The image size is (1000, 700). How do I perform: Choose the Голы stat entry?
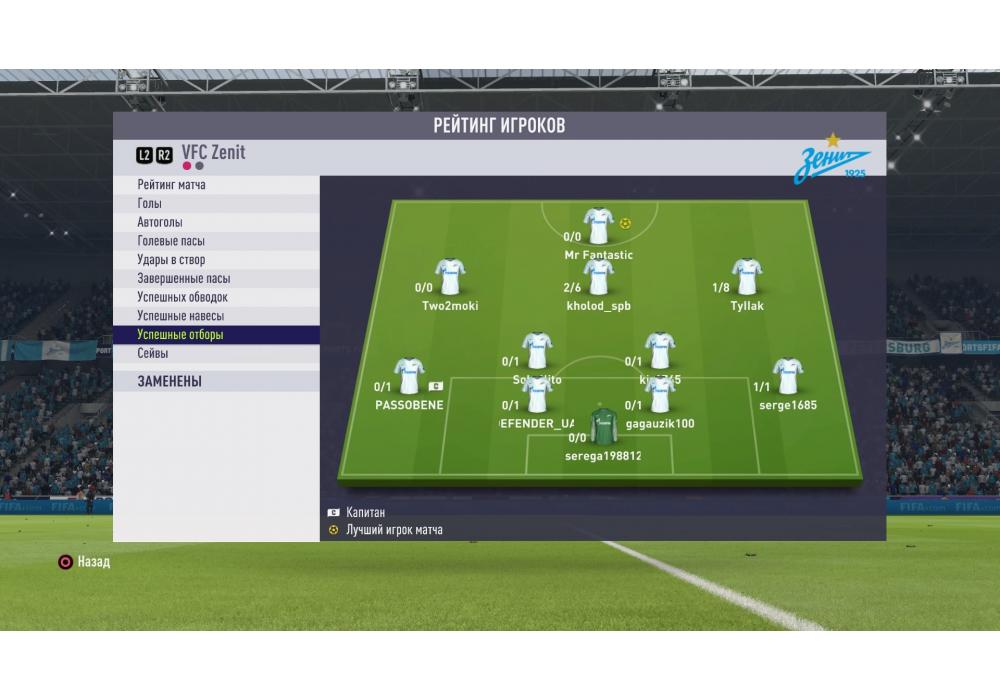[150, 204]
